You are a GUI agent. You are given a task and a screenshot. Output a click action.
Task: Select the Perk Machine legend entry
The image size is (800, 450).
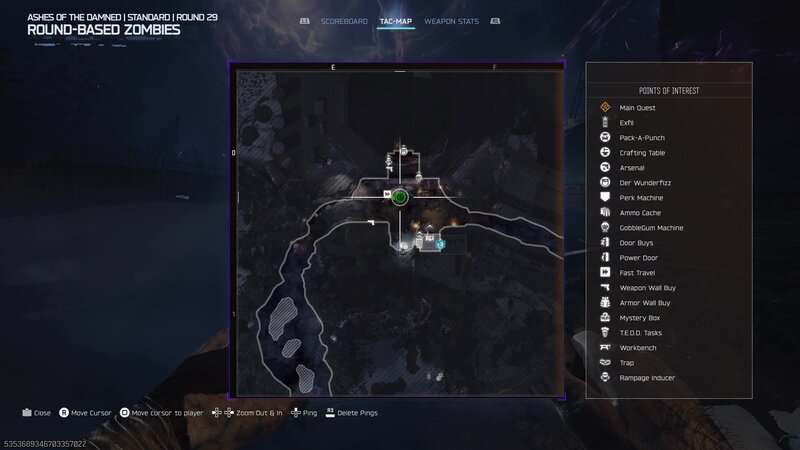click(640, 197)
